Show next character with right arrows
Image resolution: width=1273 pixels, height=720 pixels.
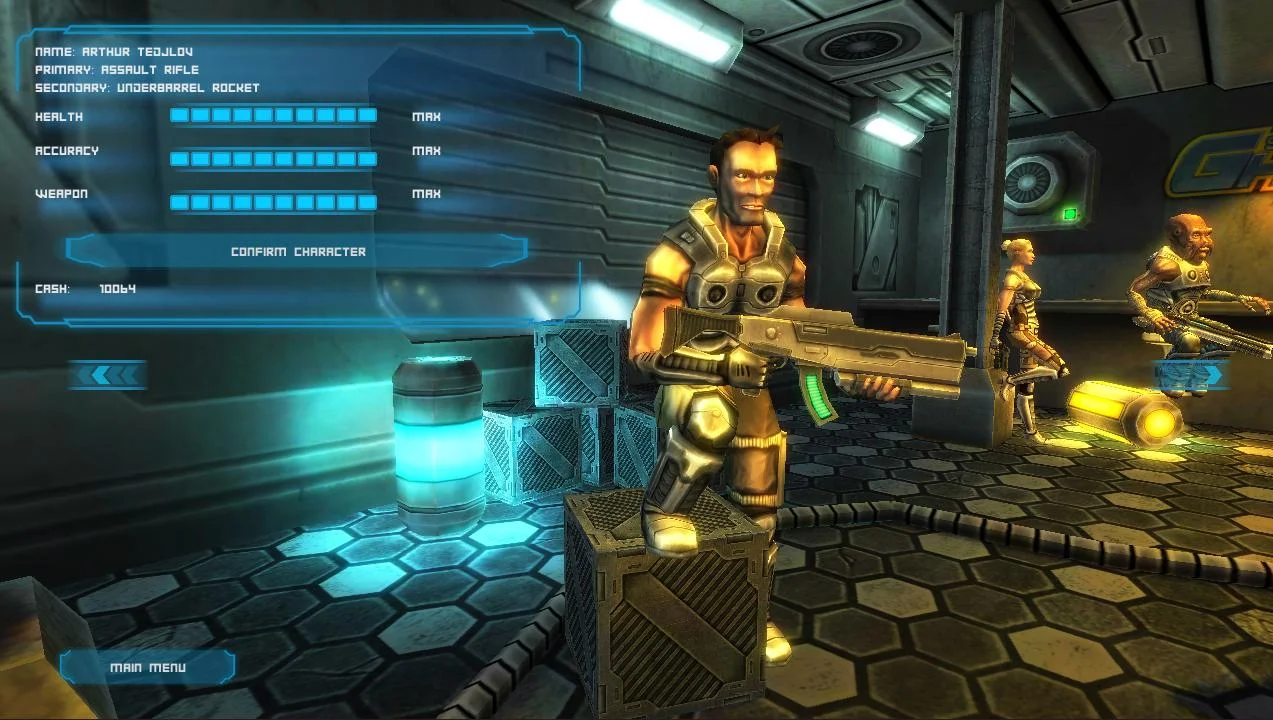pos(1192,375)
